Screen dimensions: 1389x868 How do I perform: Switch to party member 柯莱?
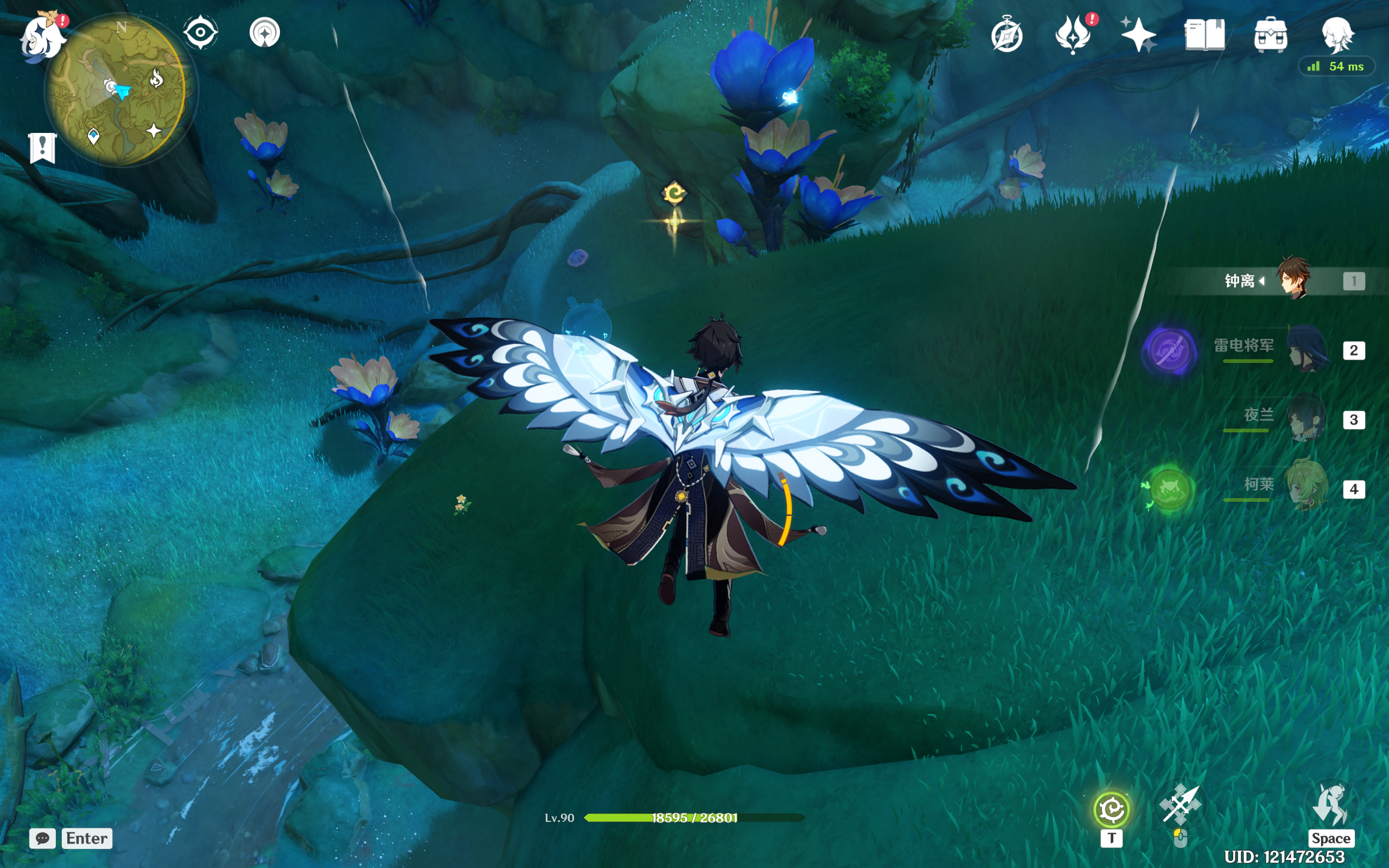click(1307, 487)
